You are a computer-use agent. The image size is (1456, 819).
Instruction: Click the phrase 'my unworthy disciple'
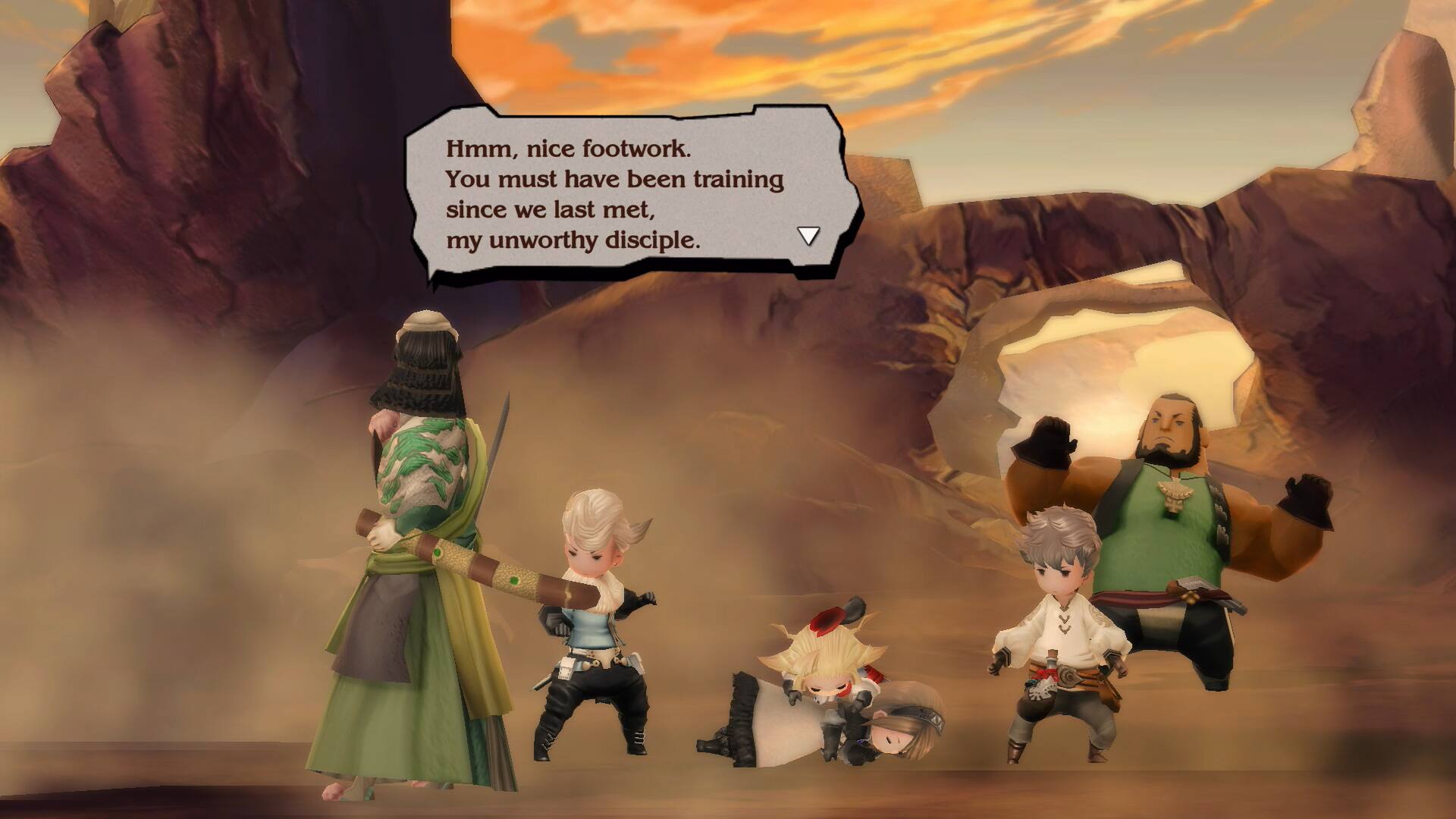click(574, 239)
